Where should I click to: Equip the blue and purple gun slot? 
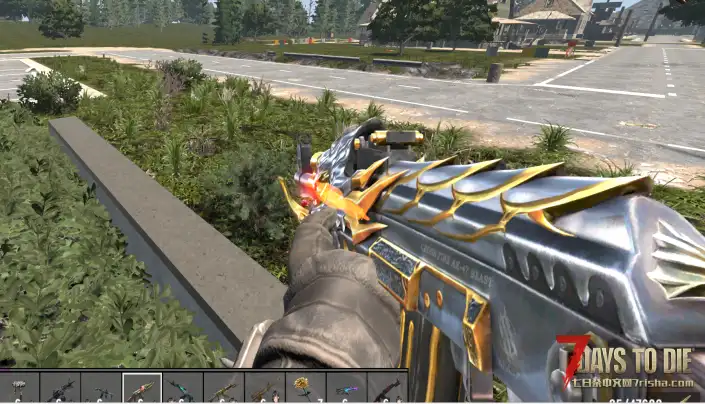(x=345, y=388)
